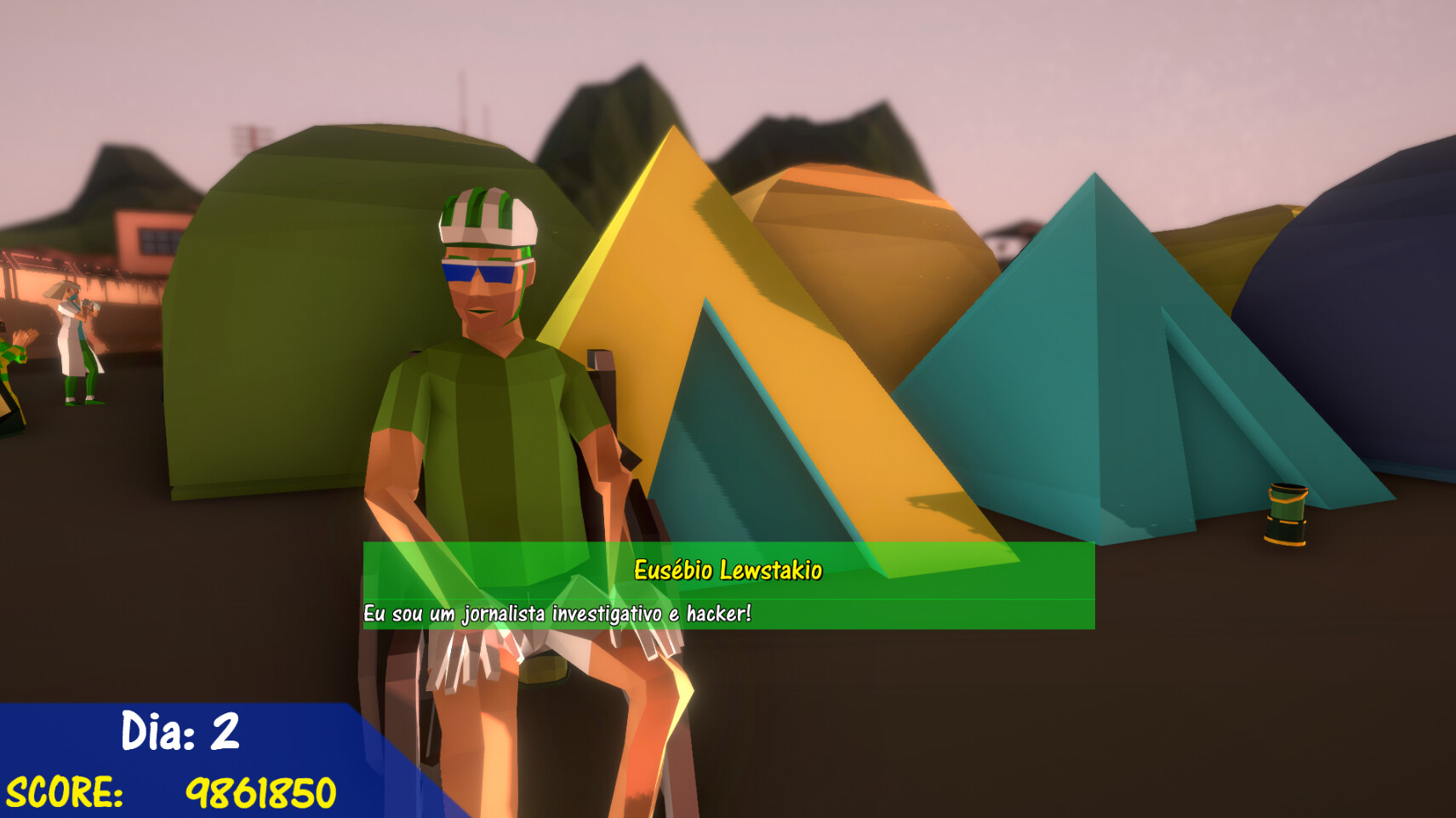Image resolution: width=1456 pixels, height=818 pixels.
Task: Click the name Eusébio Lewstakio in dialogue header
Action: click(x=728, y=572)
